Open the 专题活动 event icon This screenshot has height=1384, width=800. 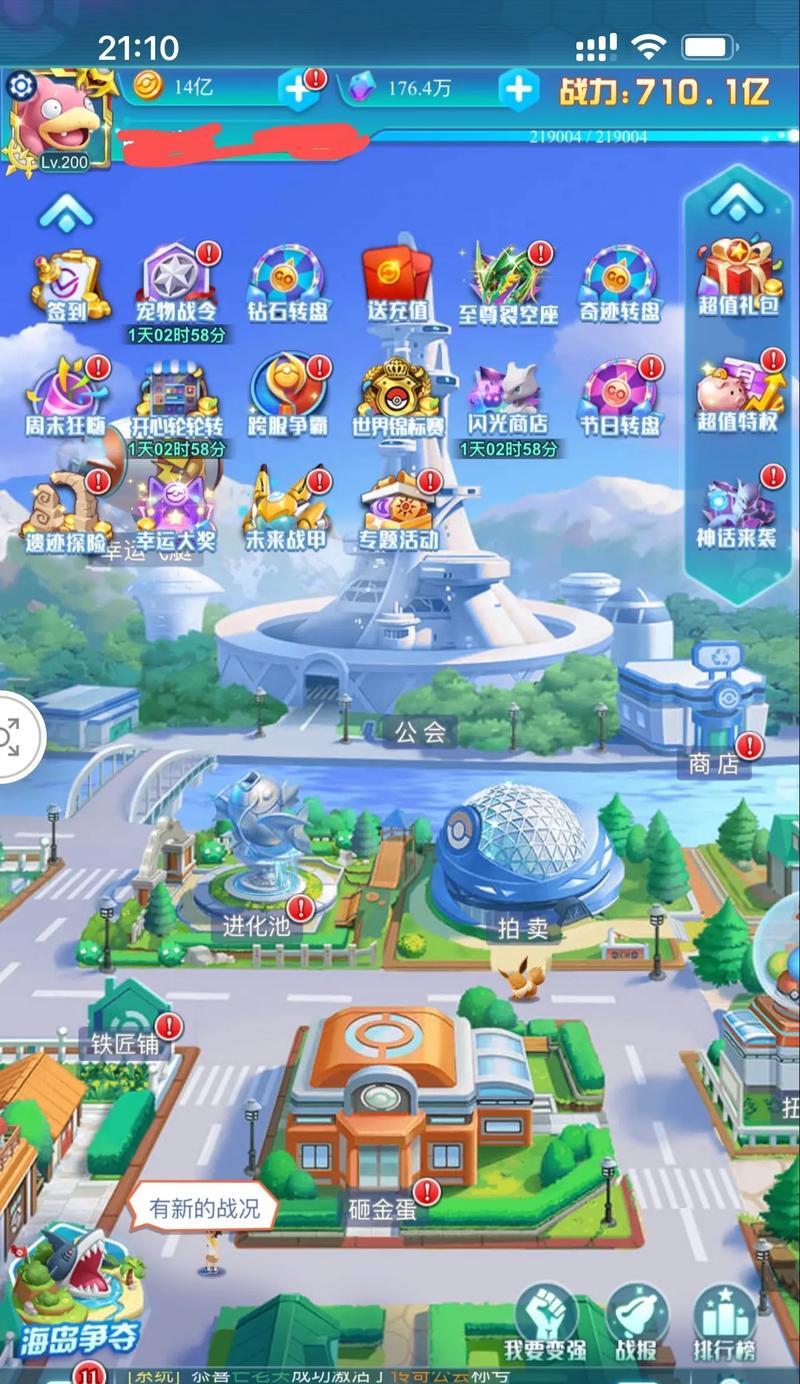pos(397,508)
